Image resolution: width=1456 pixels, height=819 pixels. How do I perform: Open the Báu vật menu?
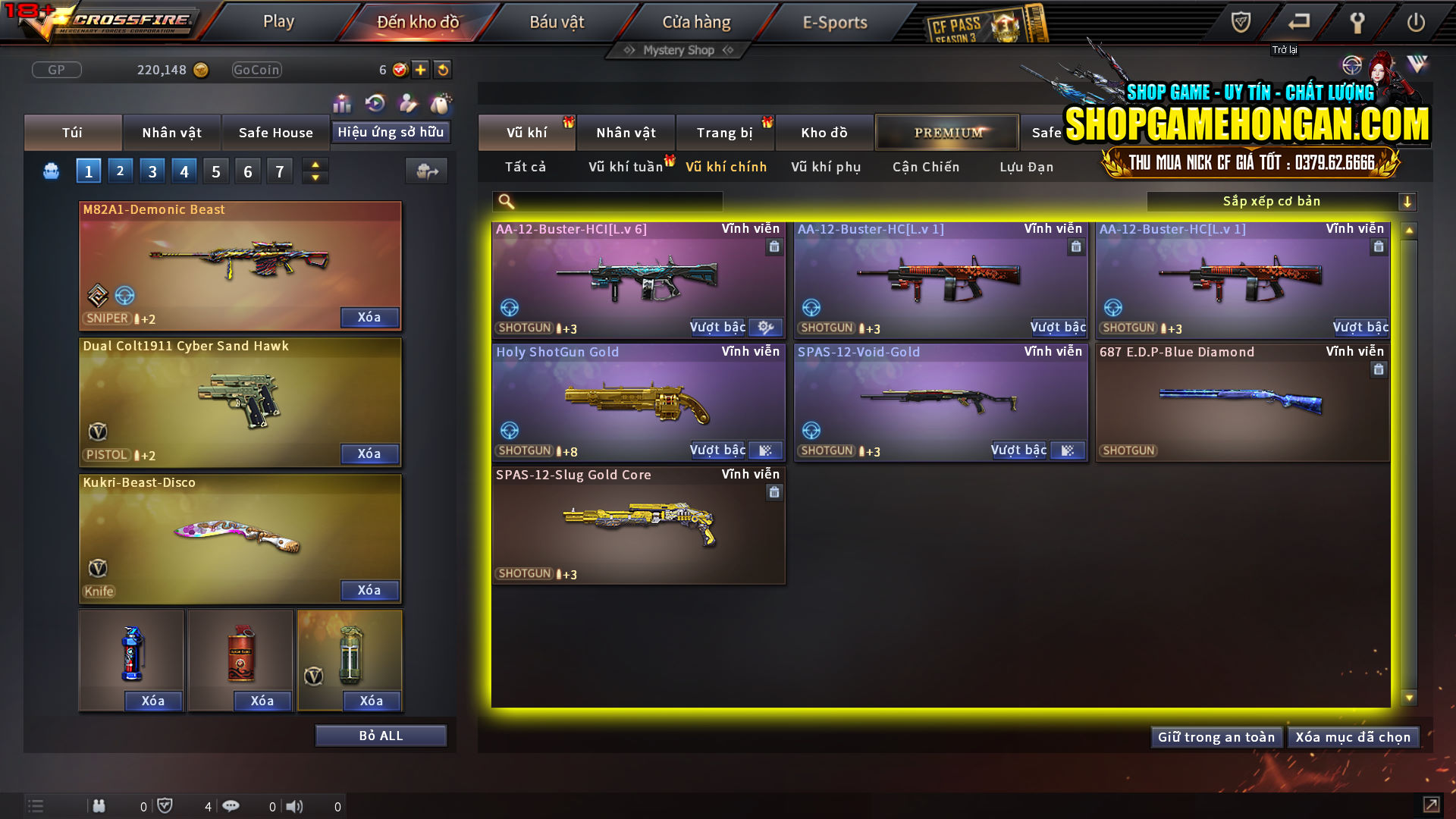click(558, 22)
